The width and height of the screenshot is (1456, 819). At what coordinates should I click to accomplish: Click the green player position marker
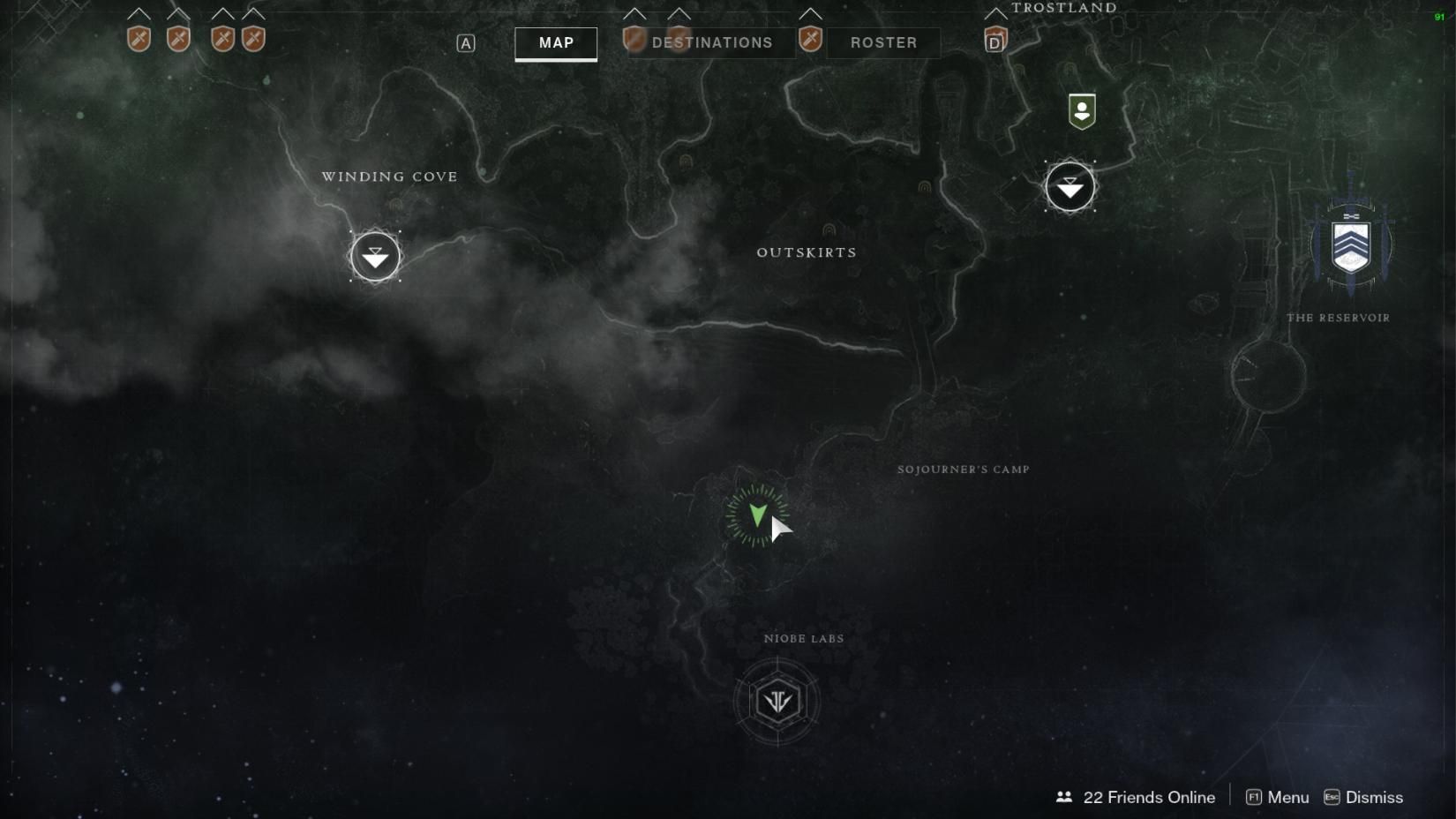point(757,516)
